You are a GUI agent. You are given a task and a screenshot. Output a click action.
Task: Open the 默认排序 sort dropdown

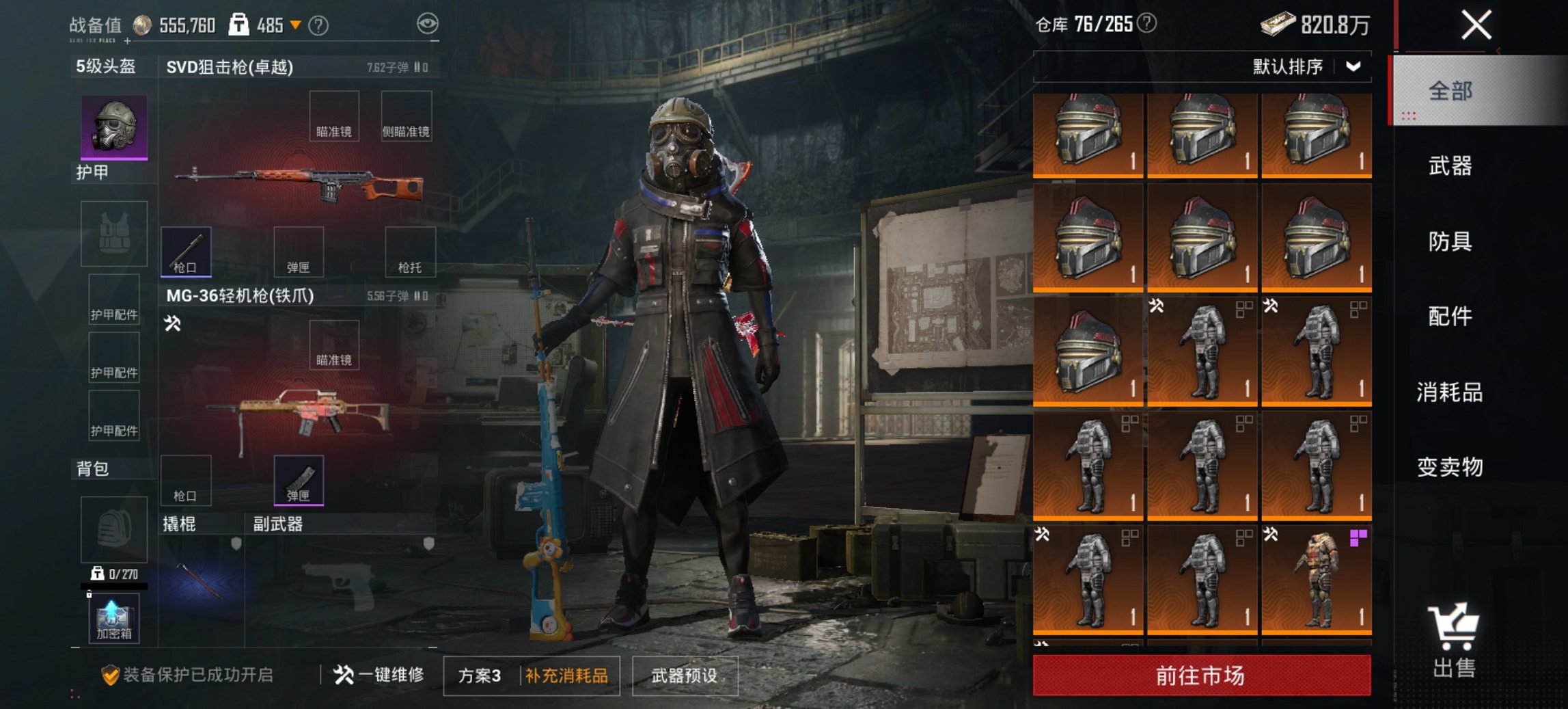click(1305, 67)
